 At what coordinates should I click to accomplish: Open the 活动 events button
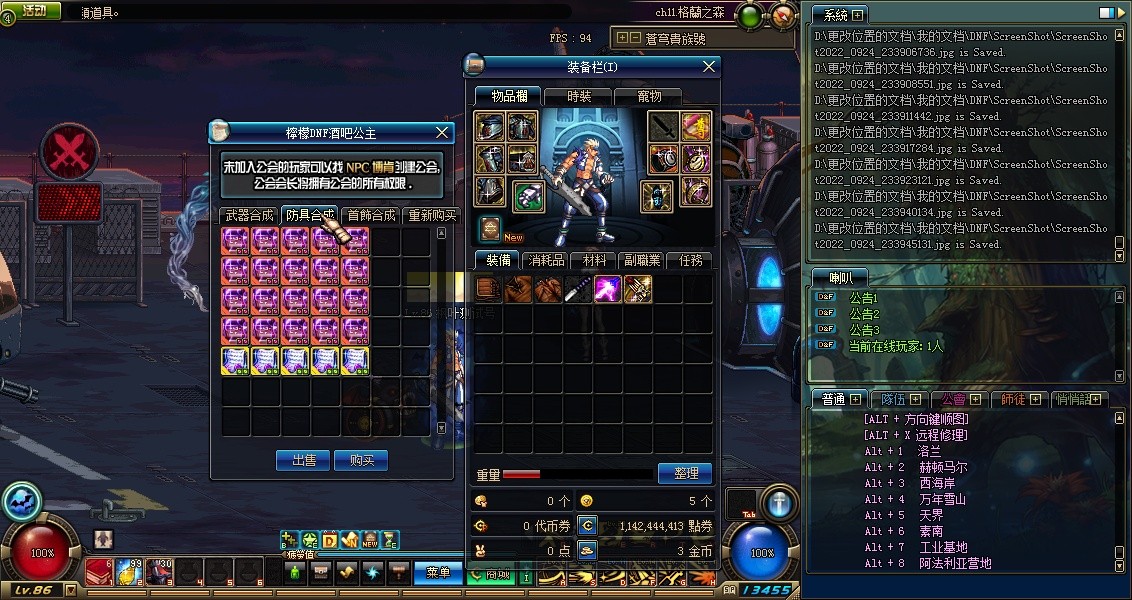pyautogui.click(x=34, y=11)
